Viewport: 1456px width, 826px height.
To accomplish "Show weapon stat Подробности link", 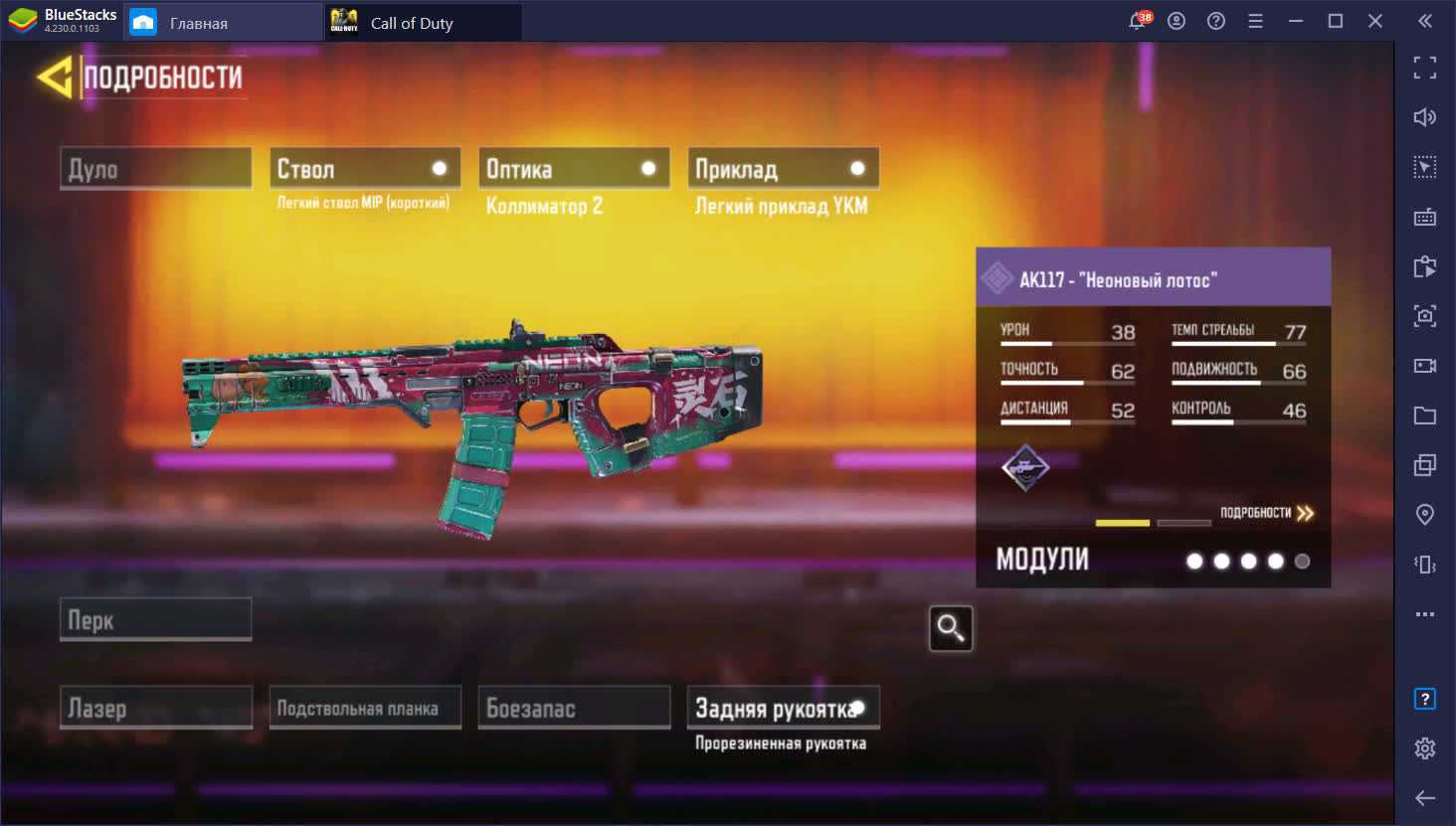I will (x=1267, y=513).
